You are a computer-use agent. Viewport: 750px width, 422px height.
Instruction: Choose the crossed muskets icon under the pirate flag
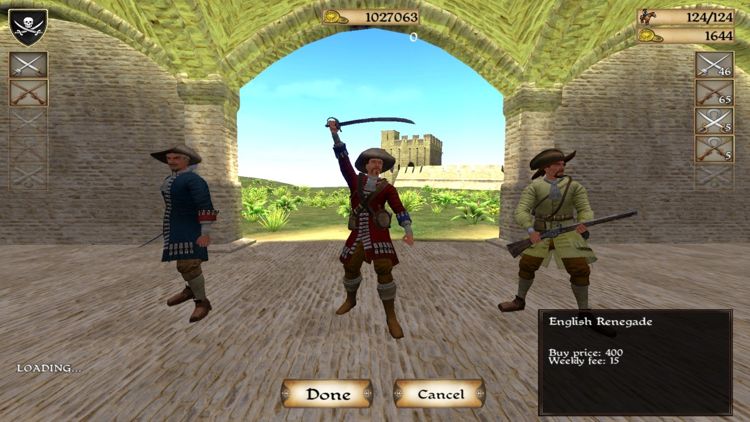click(28, 93)
